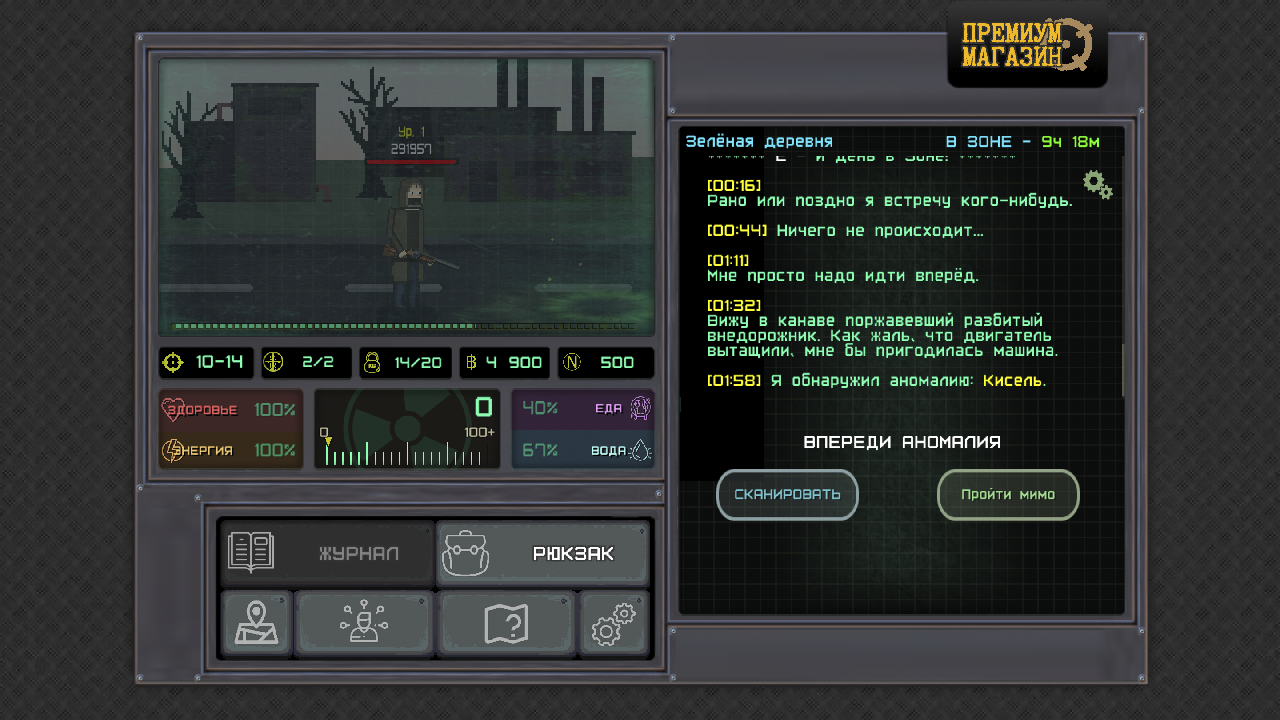Click the ruble counter showing 4 900

click(x=504, y=362)
